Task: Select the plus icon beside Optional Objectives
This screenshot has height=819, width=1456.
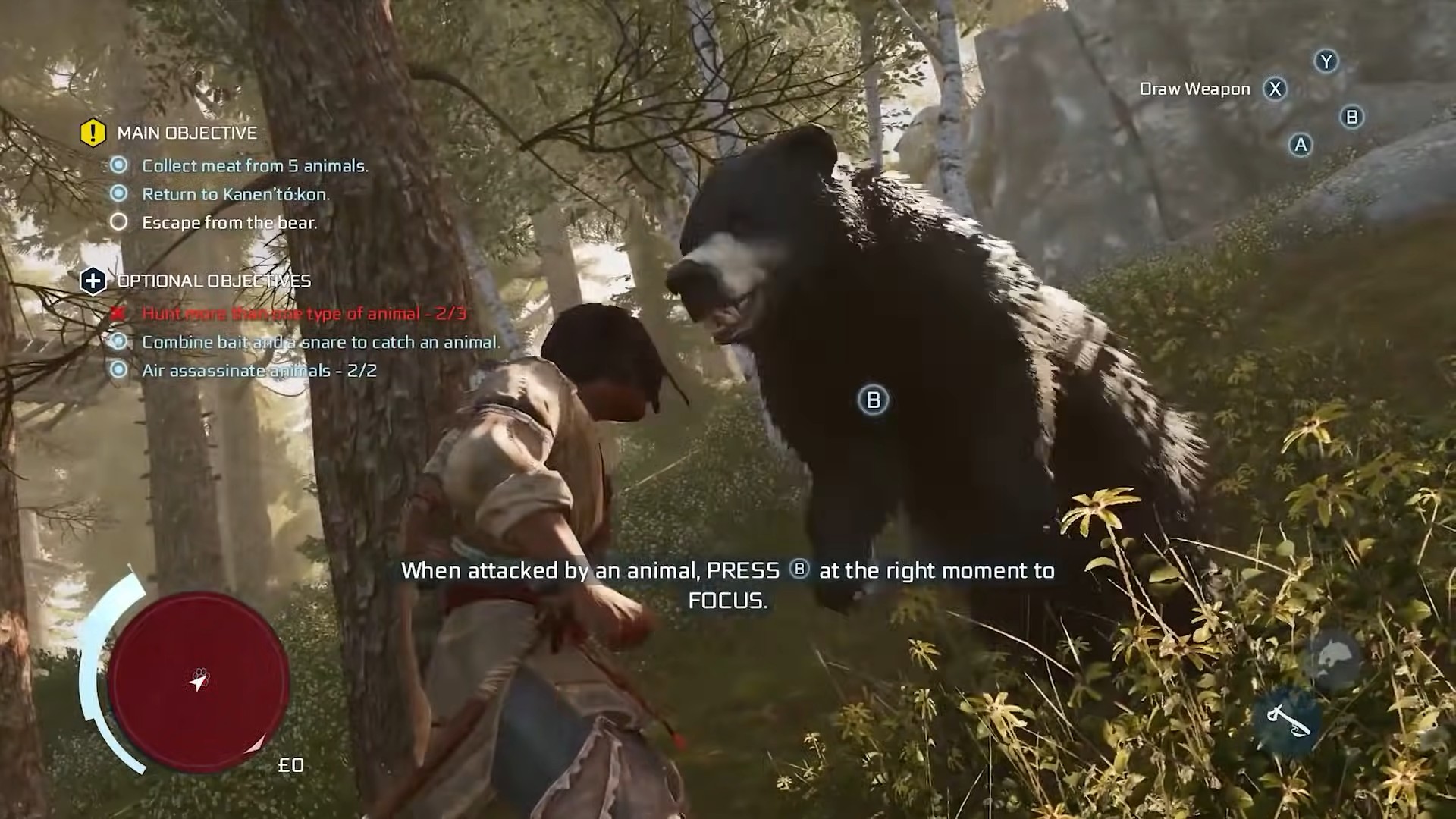Action: [93, 281]
